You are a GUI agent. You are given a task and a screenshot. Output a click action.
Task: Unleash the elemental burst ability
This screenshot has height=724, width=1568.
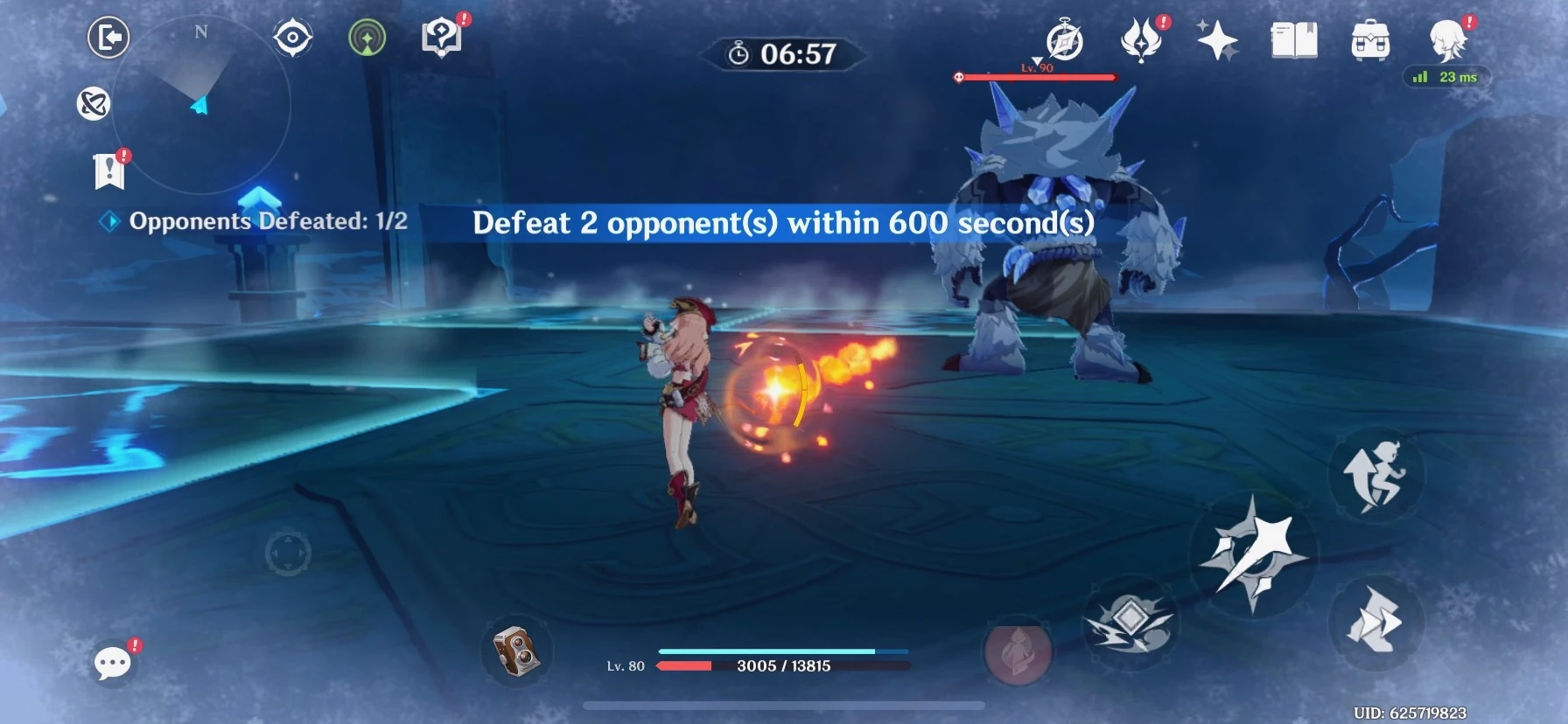[x=1018, y=651]
